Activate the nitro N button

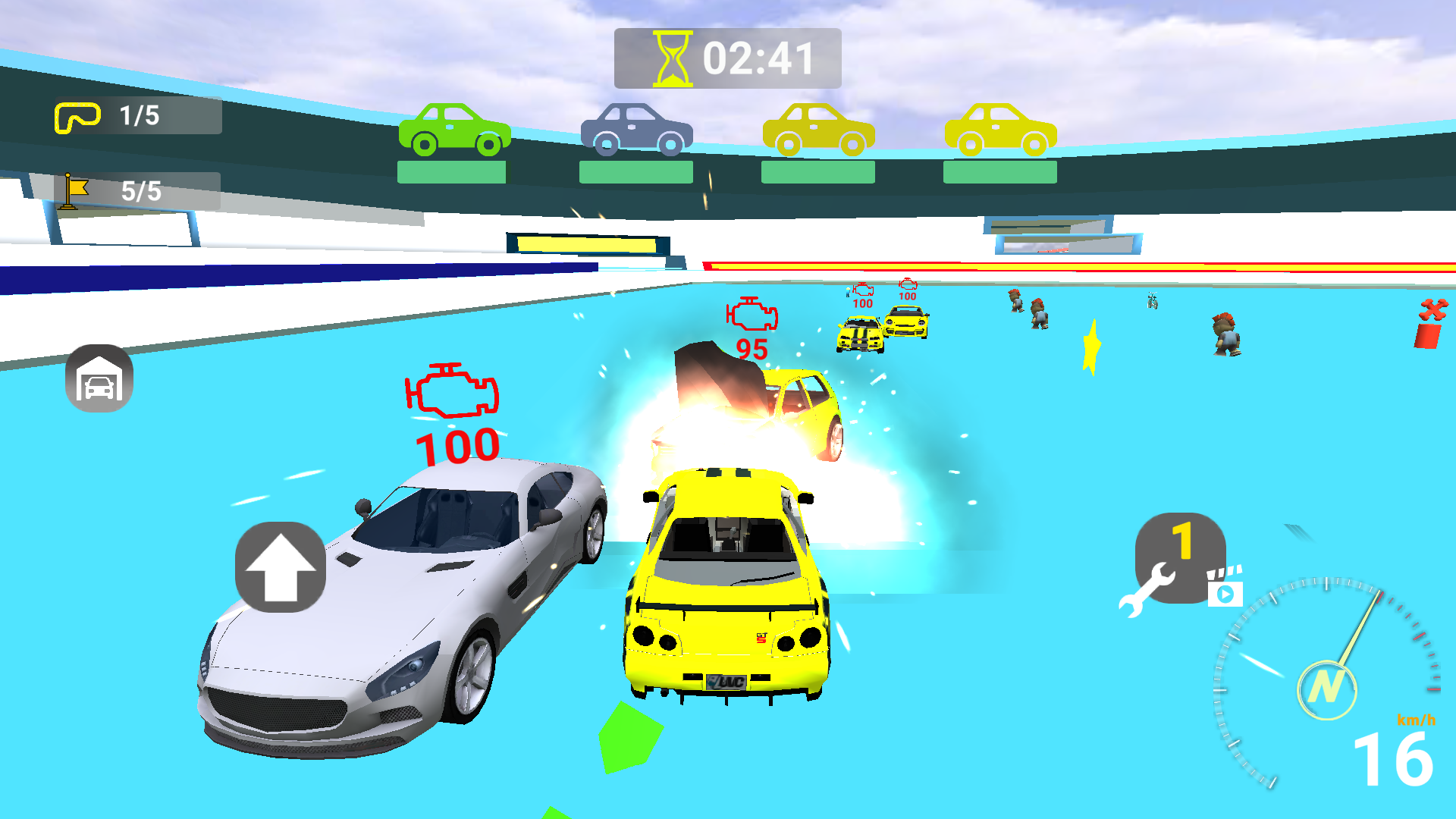coord(1326,689)
